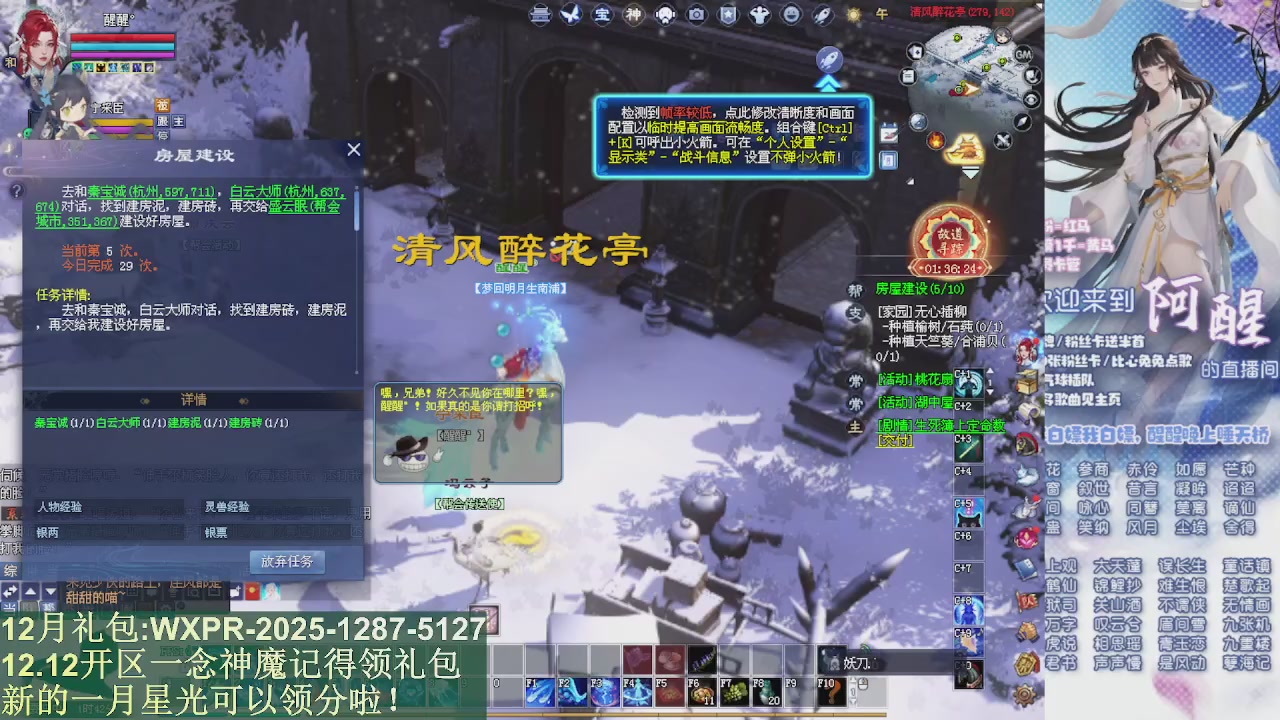Click the 神 deity icon in the toolbar
1280x720 pixels.
click(x=632, y=15)
